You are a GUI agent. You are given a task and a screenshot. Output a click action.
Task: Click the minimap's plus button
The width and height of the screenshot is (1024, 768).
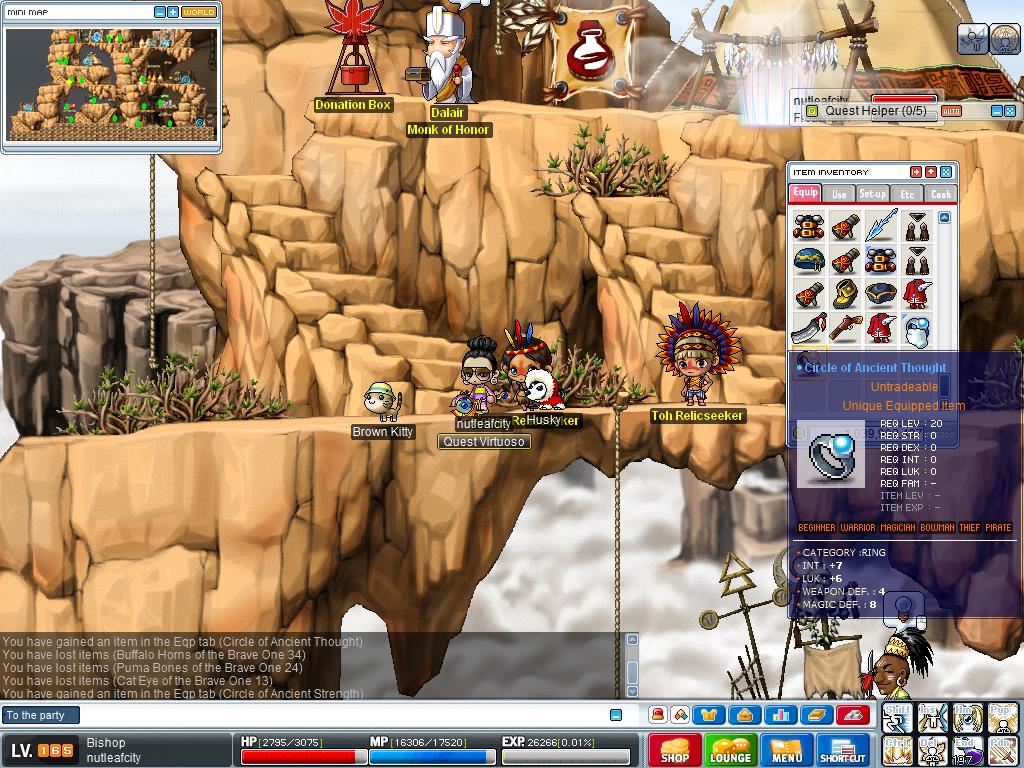173,12
